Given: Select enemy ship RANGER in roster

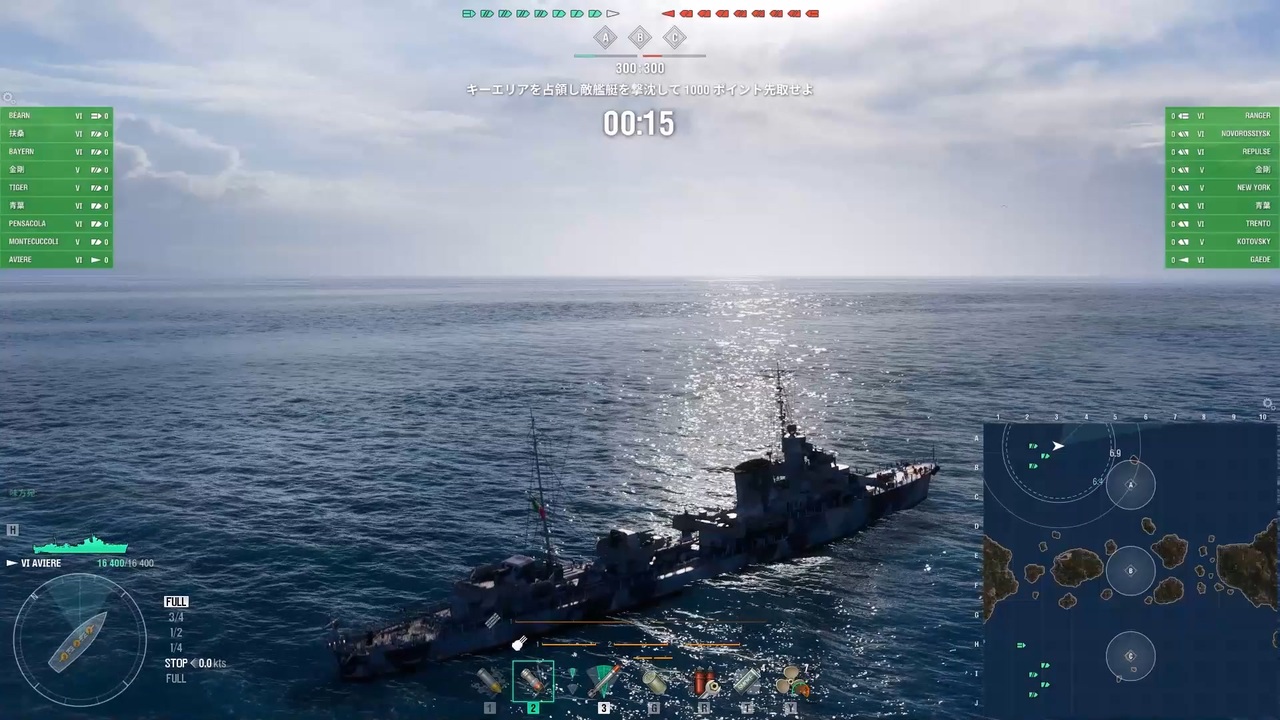Looking at the screenshot, I should point(1222,115).
